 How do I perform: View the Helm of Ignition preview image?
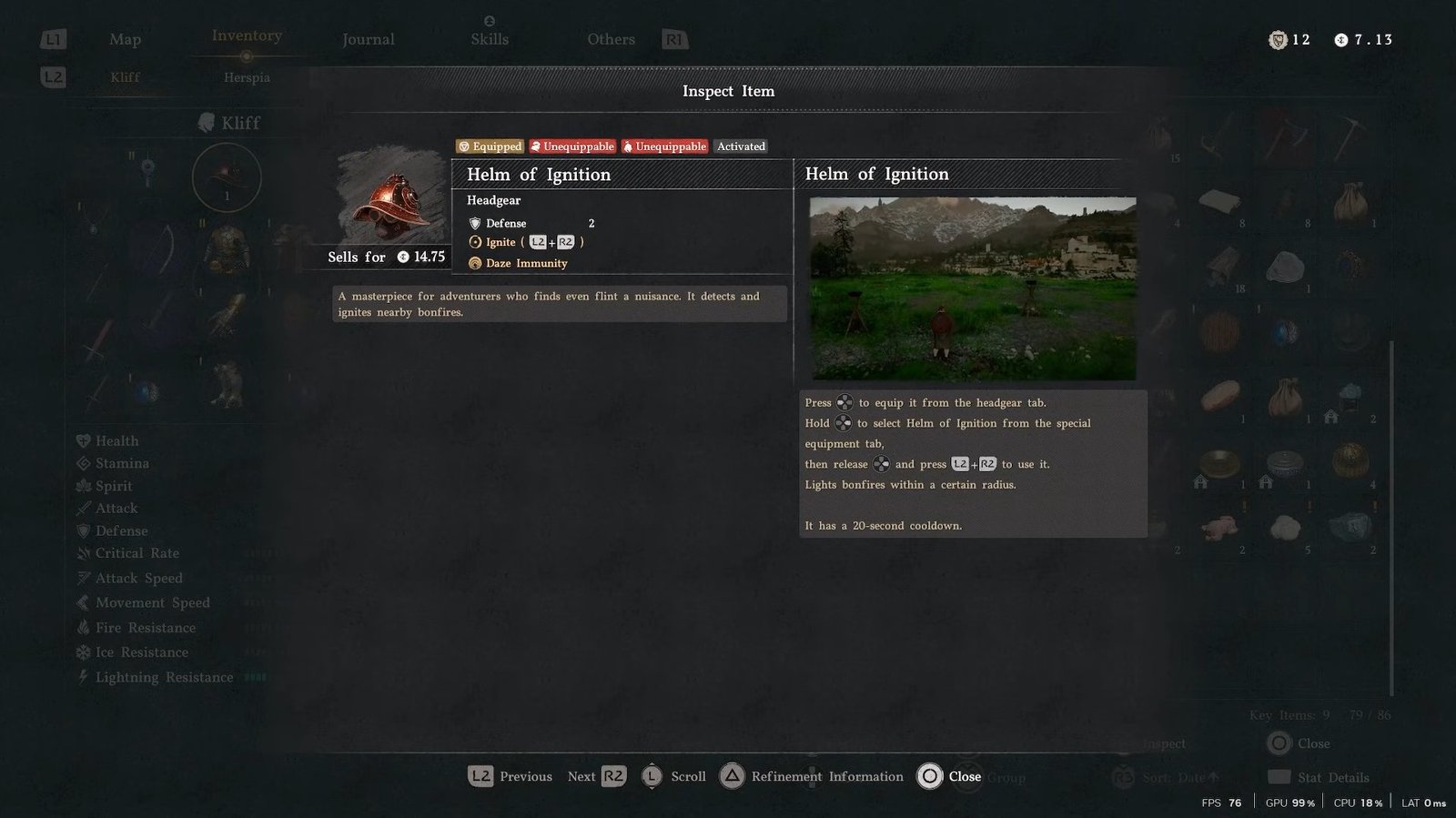coord(972,288)
